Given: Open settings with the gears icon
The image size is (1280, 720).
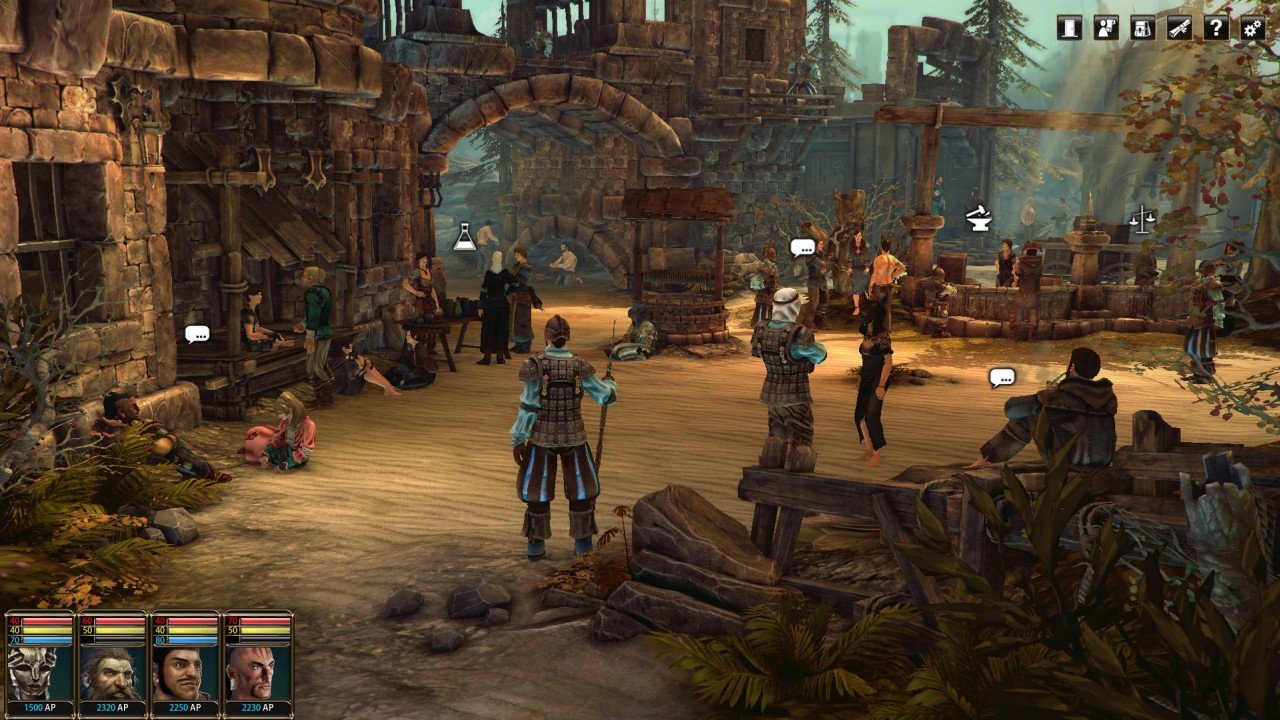Looking at the screenshot, I should point(1253,27).
